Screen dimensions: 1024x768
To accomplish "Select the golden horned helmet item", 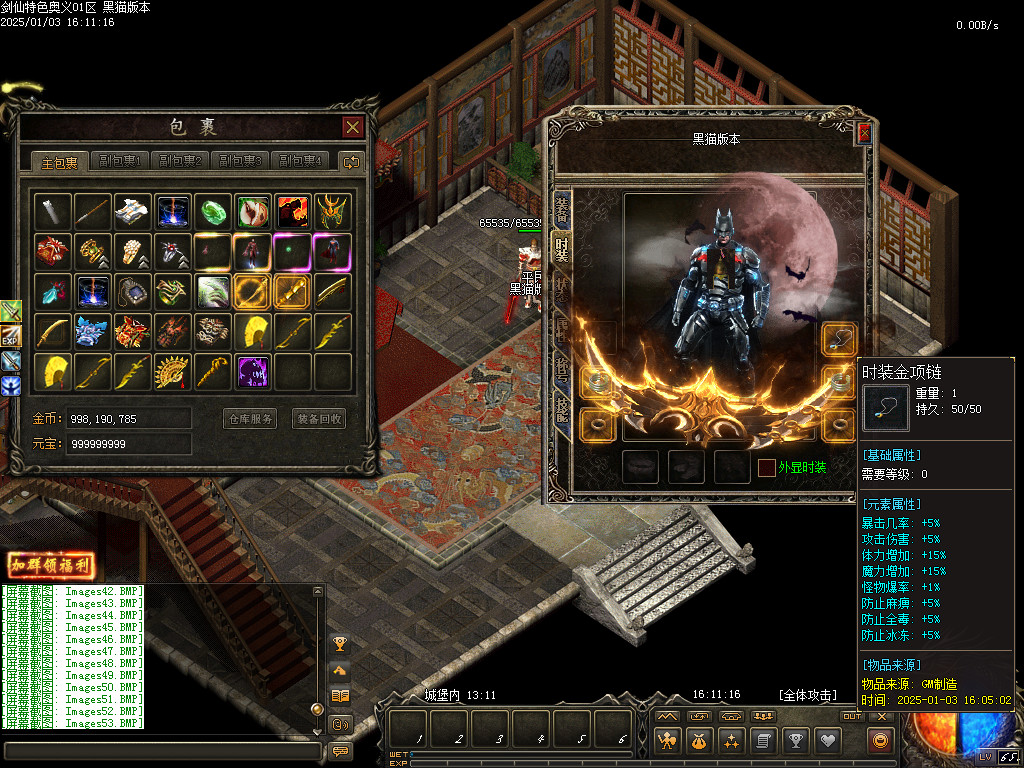I will tap(333, 211).
